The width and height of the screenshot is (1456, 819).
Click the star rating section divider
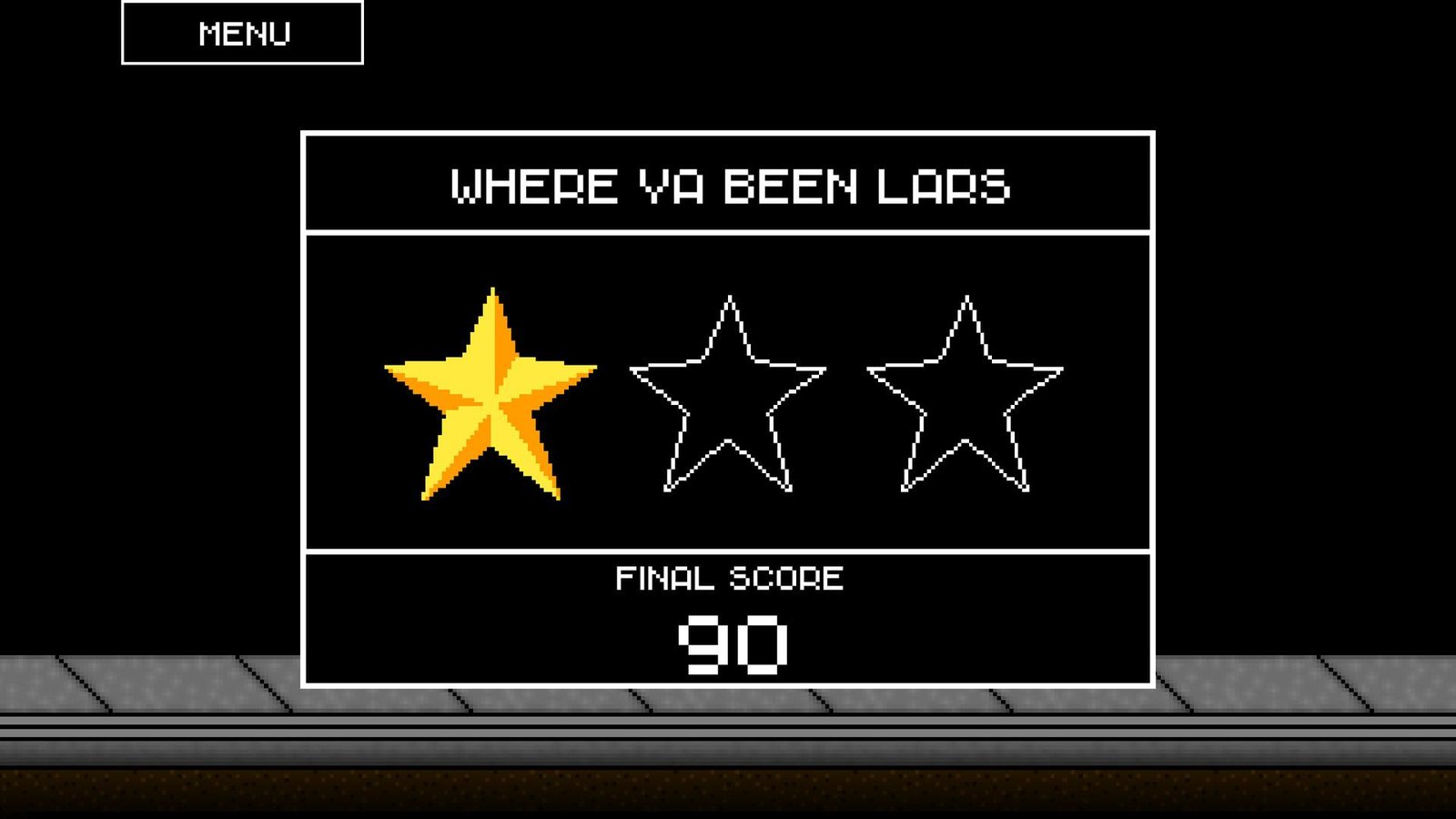[728, 550]
